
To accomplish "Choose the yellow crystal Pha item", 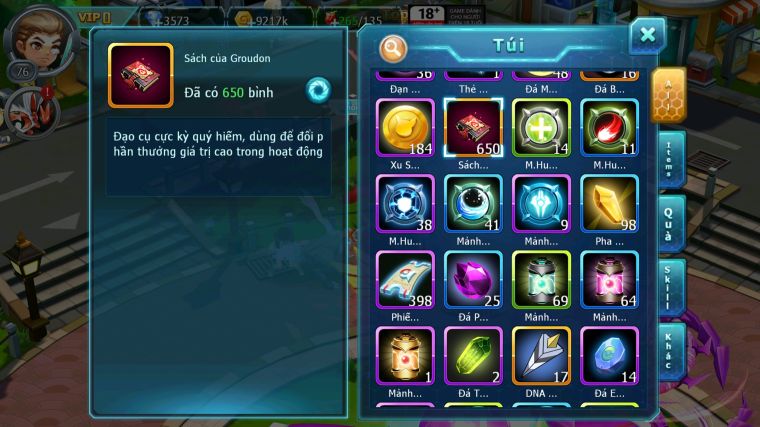I will click(609, 205).
